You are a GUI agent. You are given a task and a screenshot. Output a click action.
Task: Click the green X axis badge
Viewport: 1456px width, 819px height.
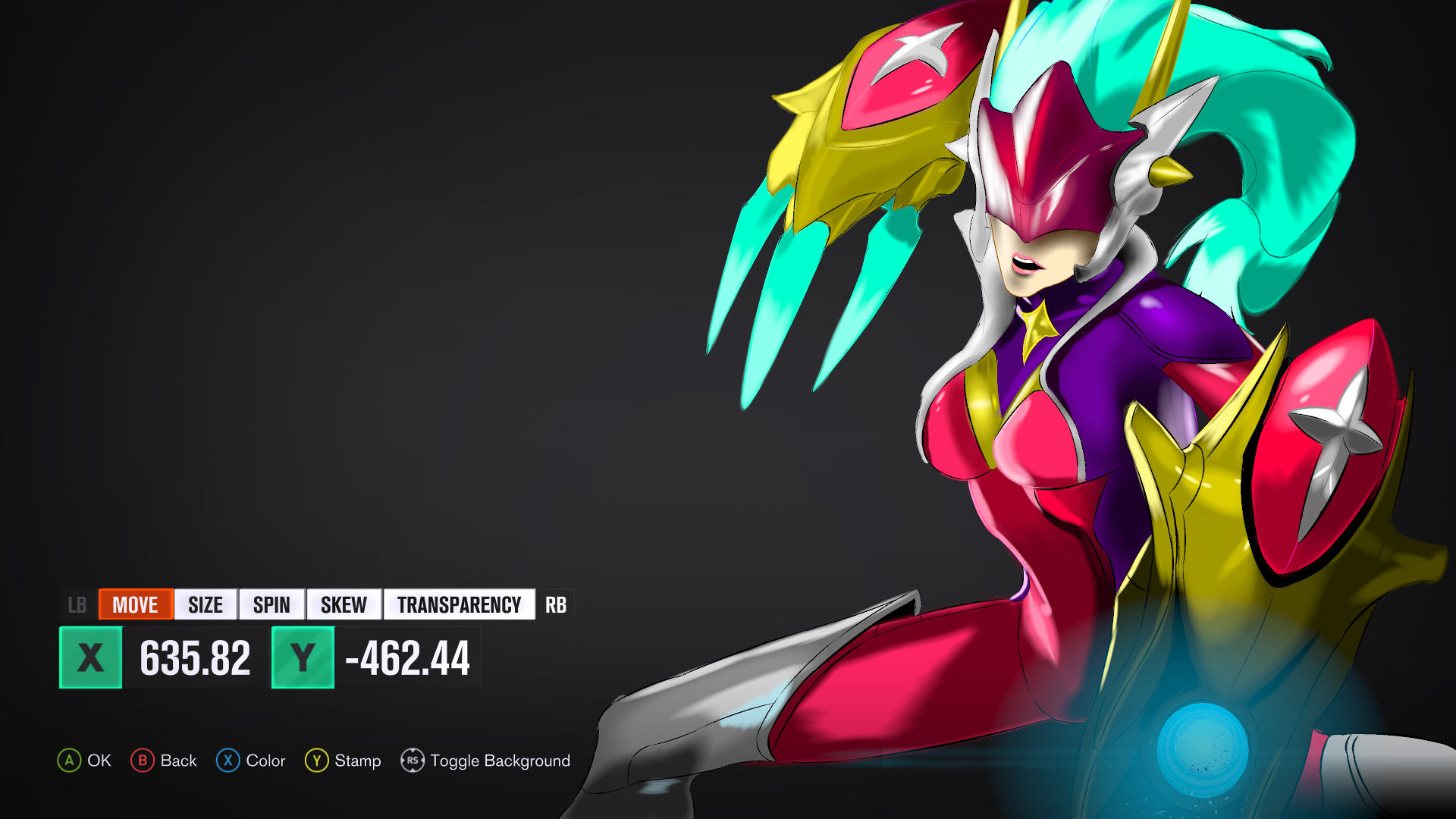[x=89, y=658]
